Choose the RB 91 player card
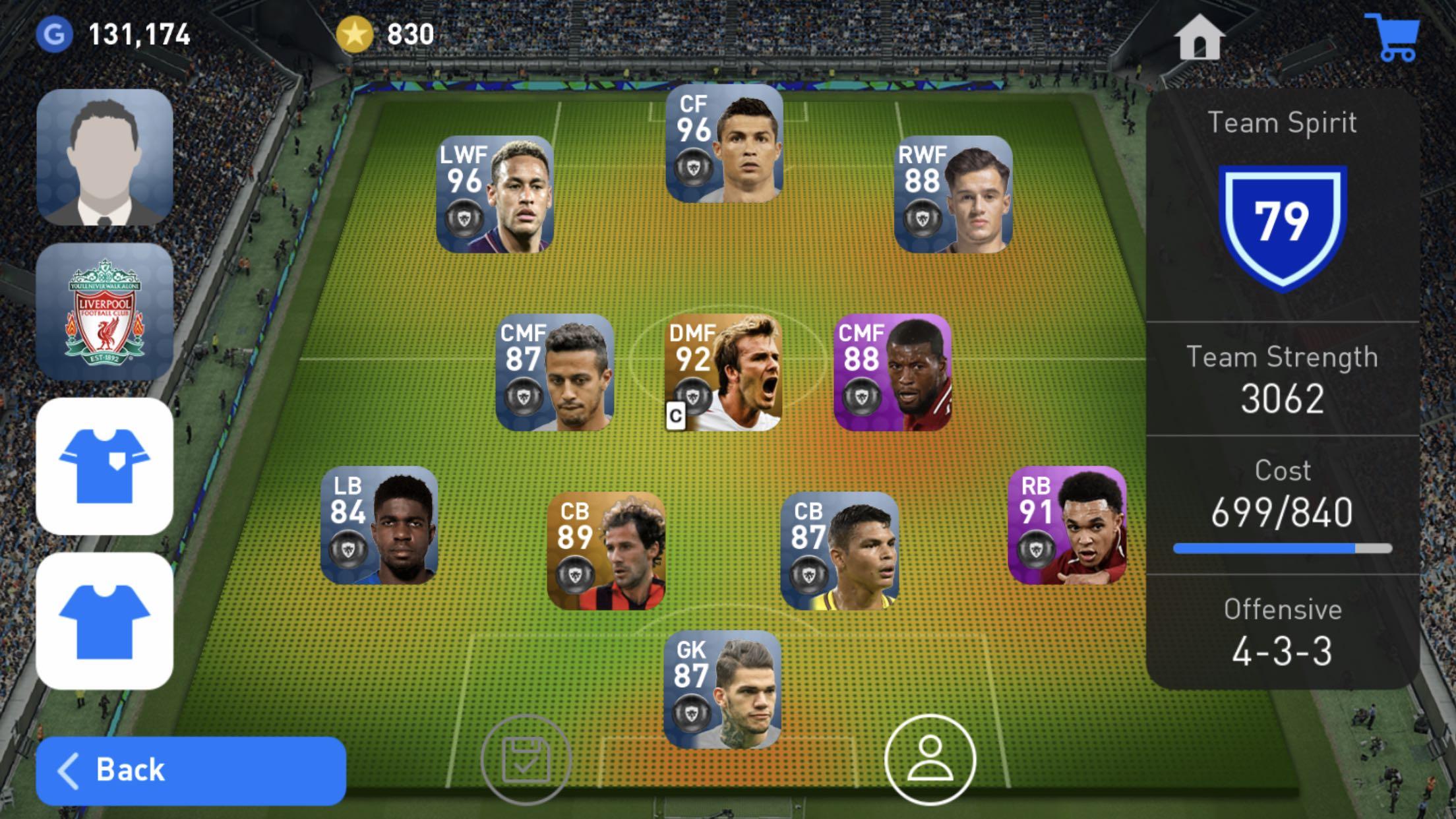This screenshot has height=819, width=1456. pyautogui.click(x=1067, y=525)
